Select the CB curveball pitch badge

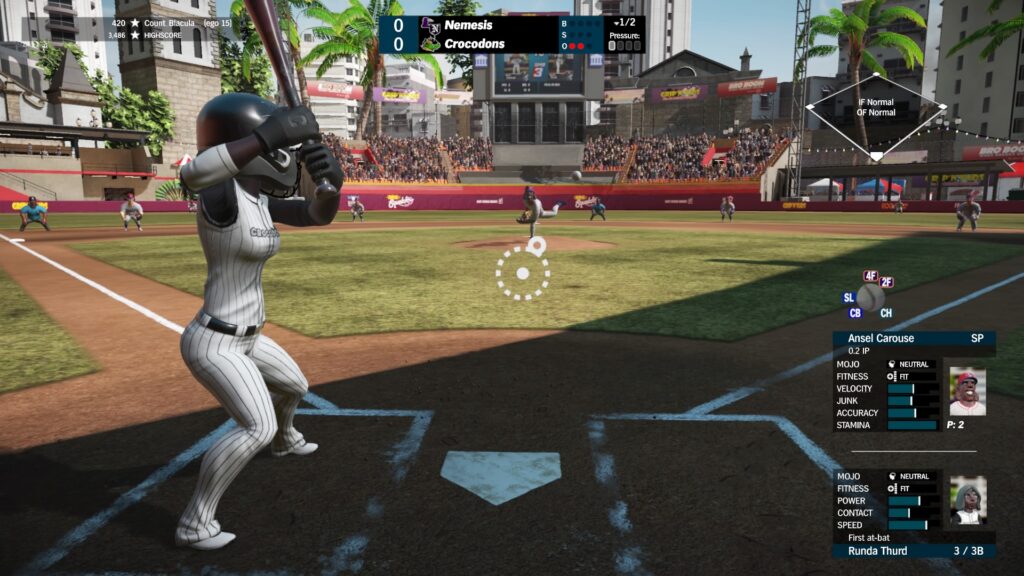[855, 312]
